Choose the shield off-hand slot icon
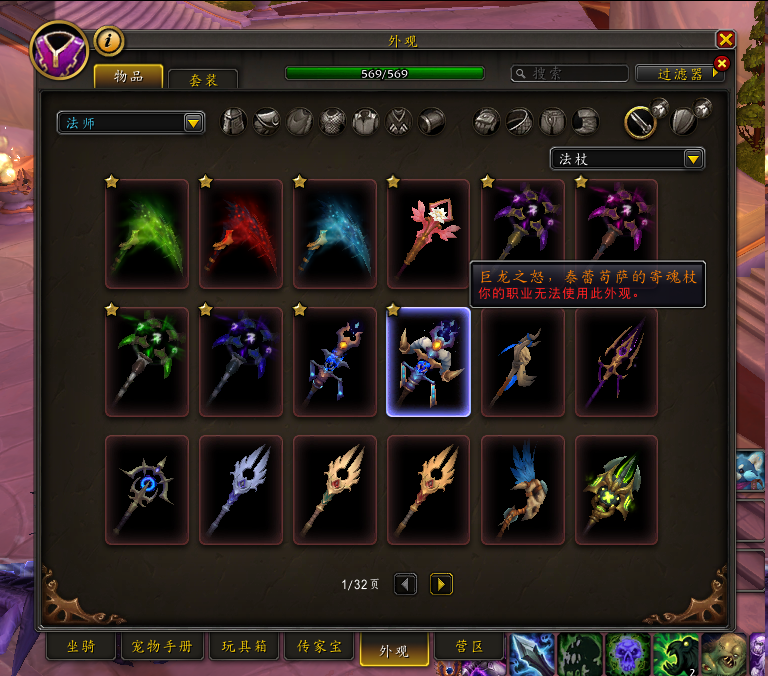768x676 pixels. tap(685, 121)
